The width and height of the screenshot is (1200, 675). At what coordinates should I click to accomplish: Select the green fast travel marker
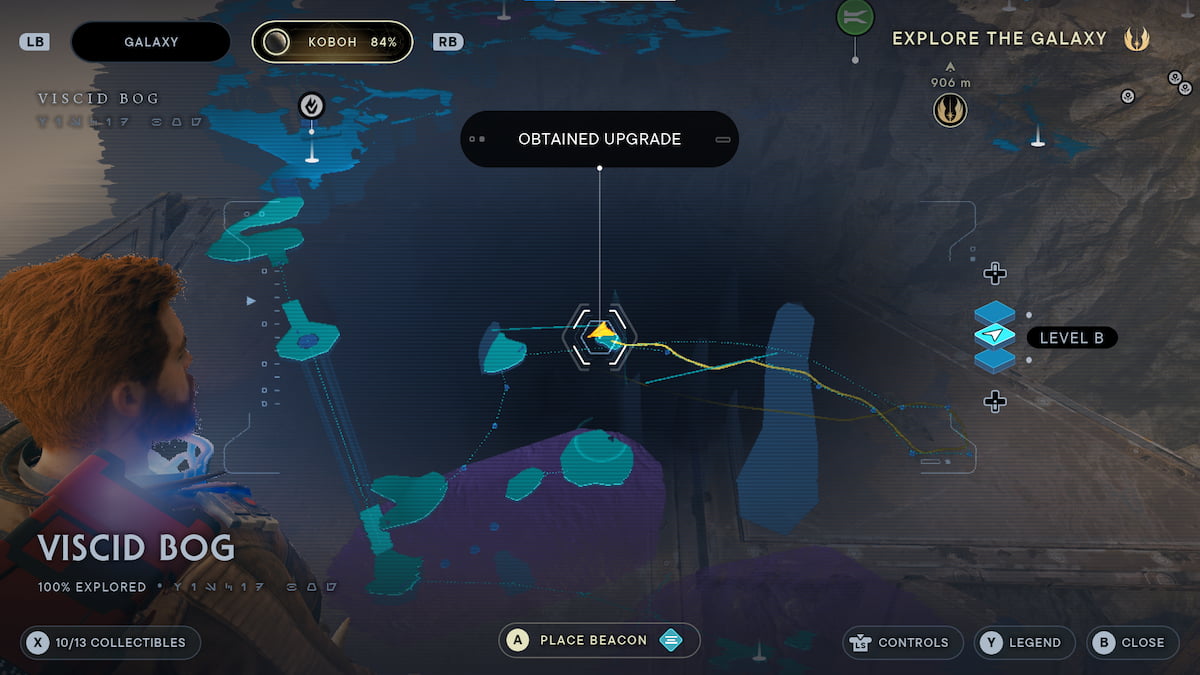tap(855, 16)
